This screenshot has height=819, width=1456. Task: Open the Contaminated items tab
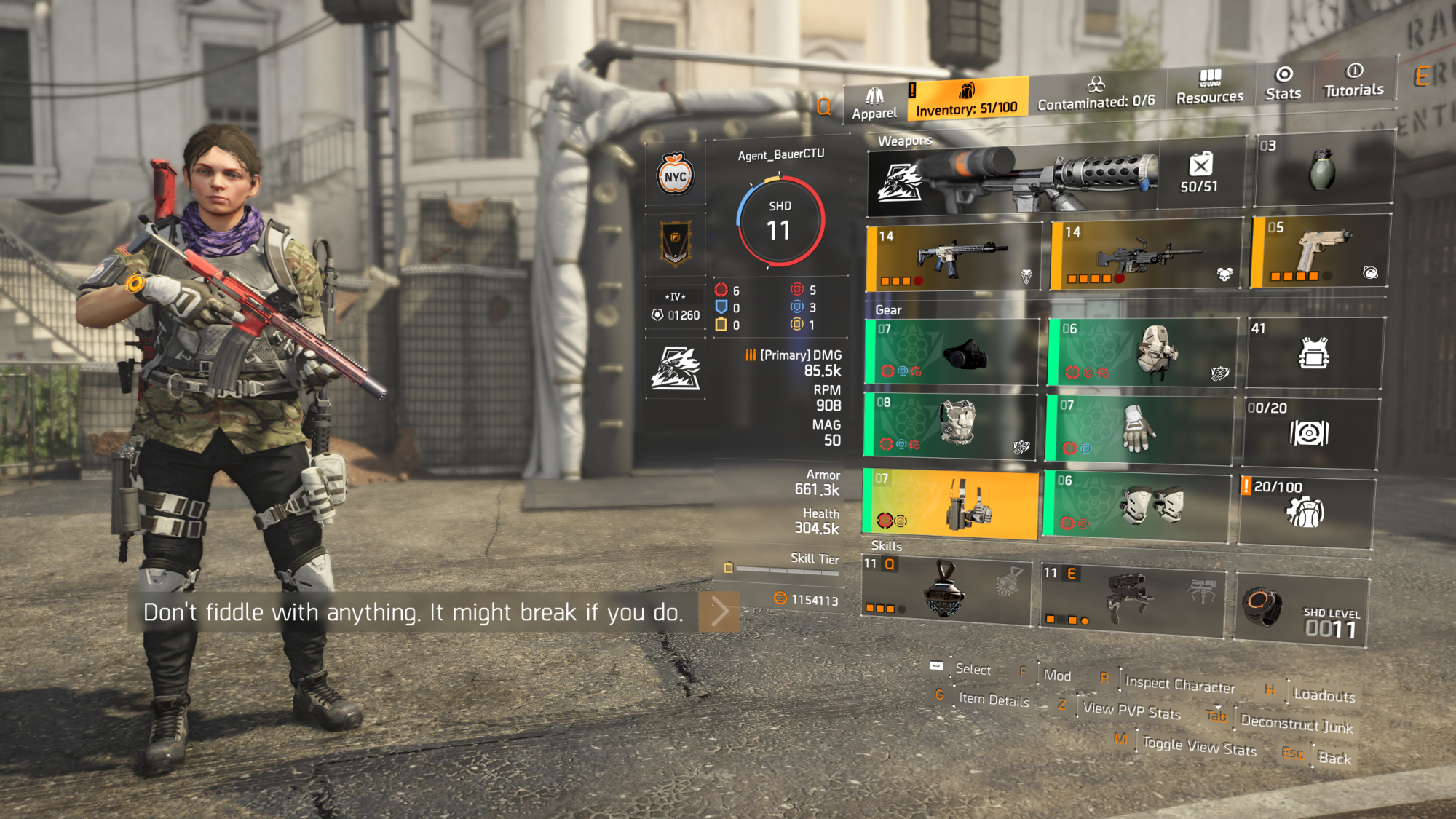coord(1096,94)
